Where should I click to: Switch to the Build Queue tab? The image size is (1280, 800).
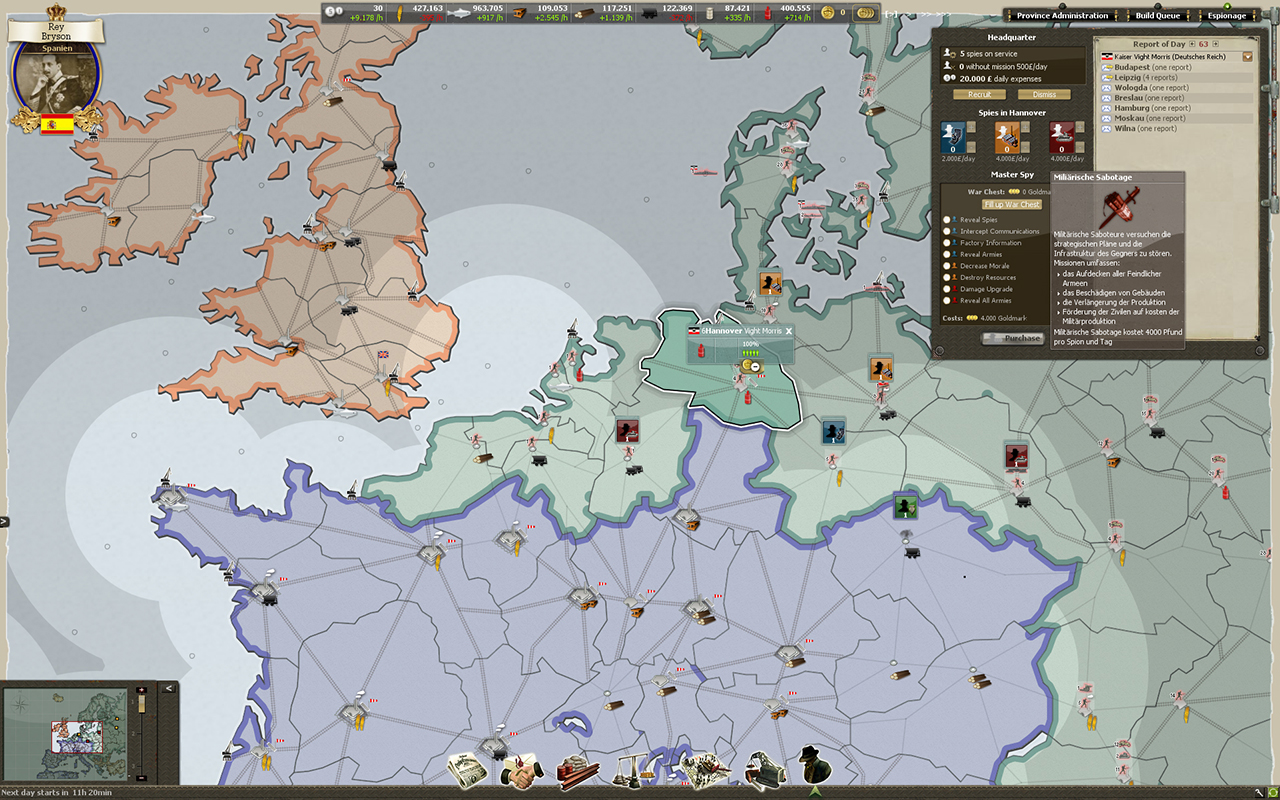coord(1157,16)
